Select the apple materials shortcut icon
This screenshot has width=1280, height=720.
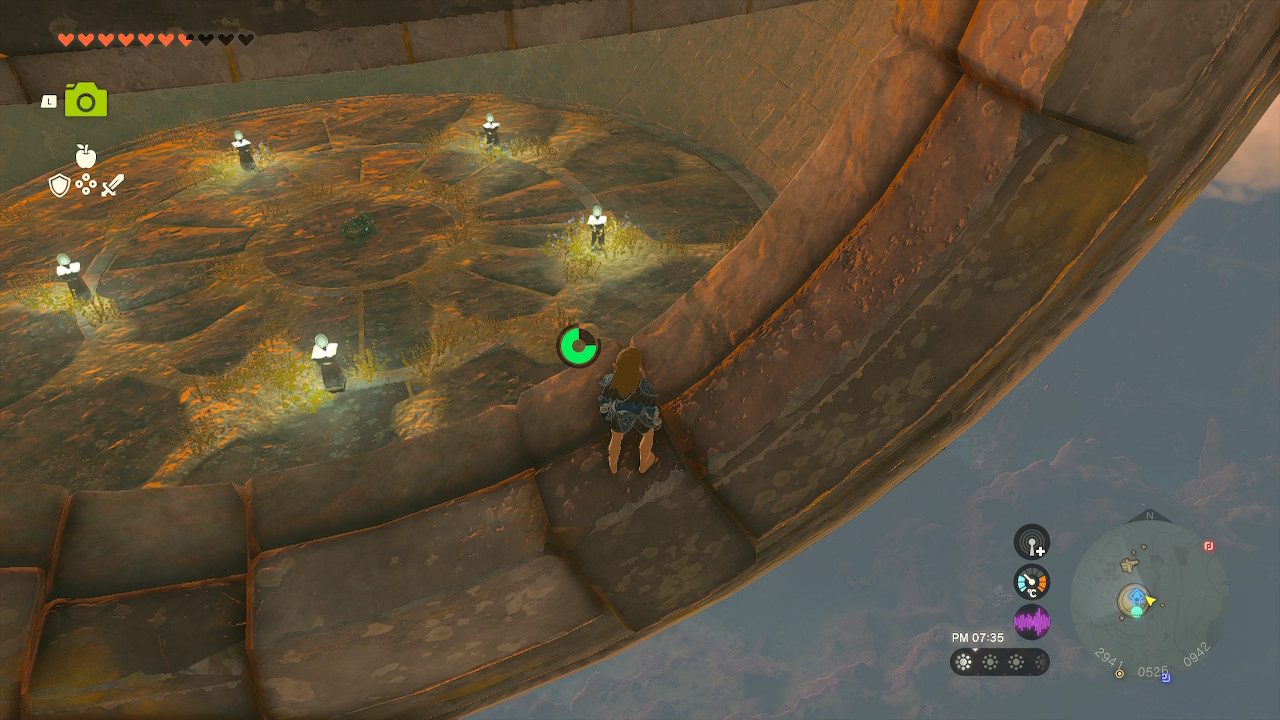click(x=85, y=156)
